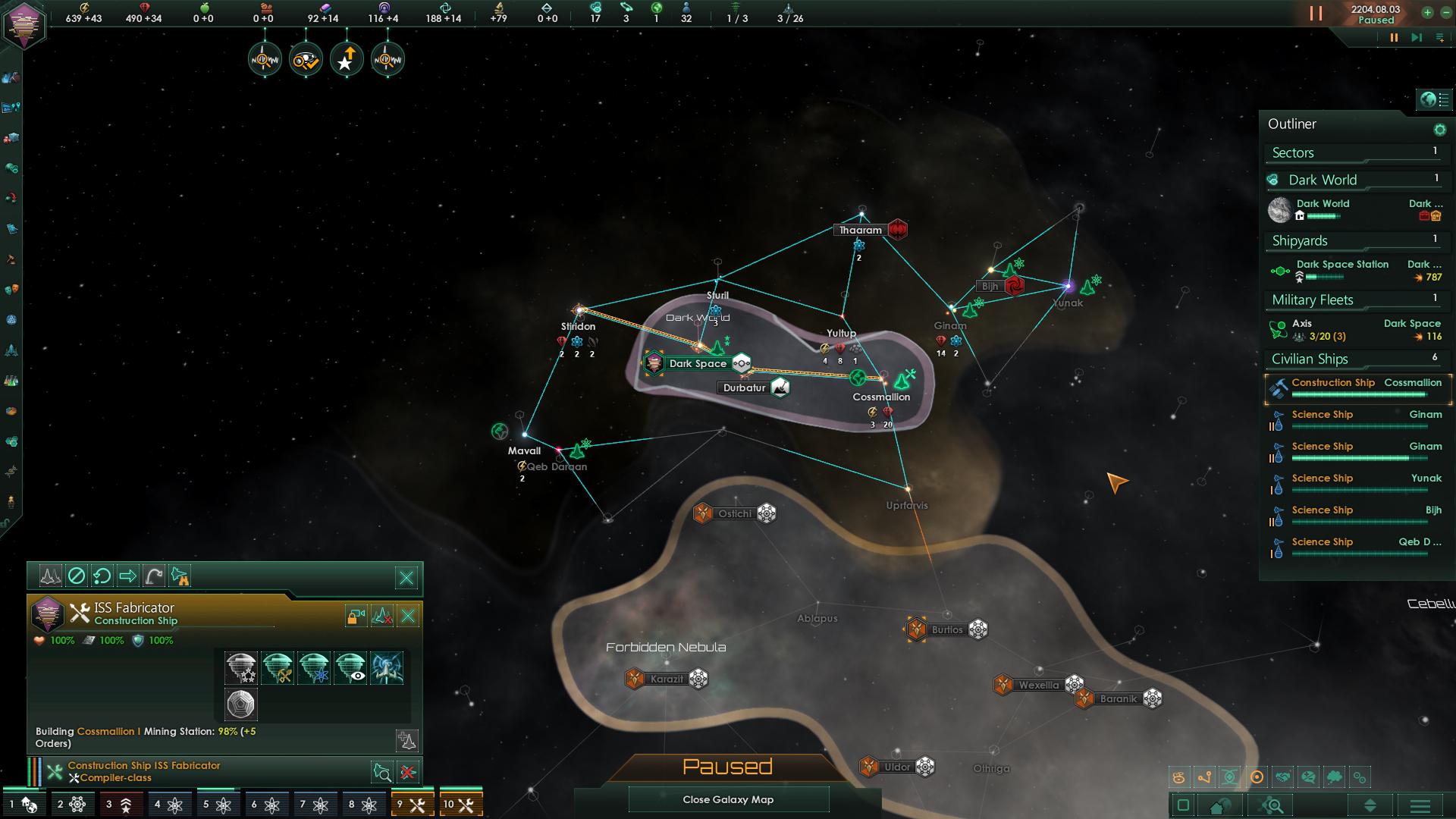
Task: Click the plus icon to increase game speed
Action: pos(1429,13)
